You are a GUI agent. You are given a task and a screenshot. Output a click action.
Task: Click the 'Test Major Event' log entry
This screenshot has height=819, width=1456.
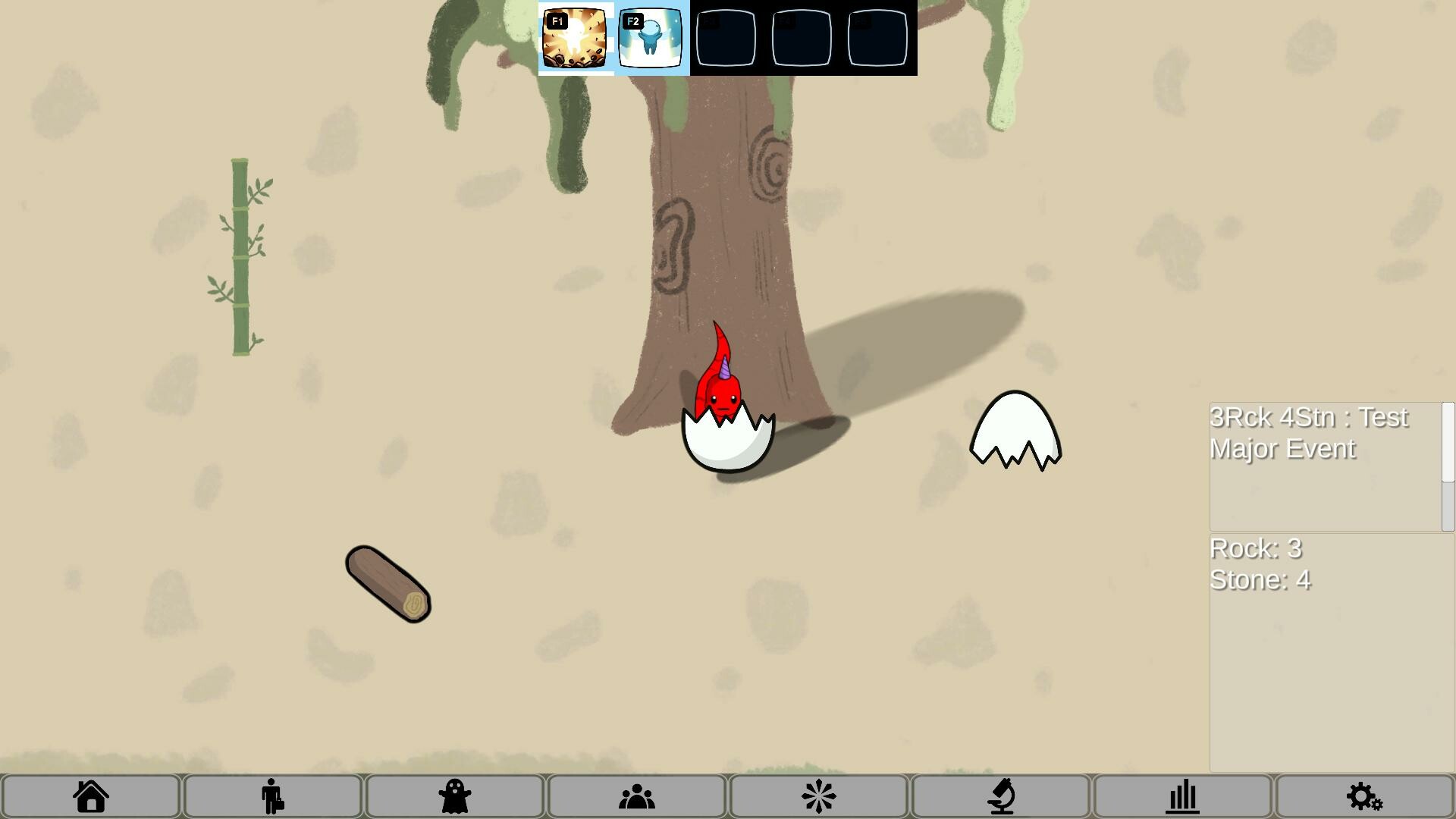[1310, 433]
